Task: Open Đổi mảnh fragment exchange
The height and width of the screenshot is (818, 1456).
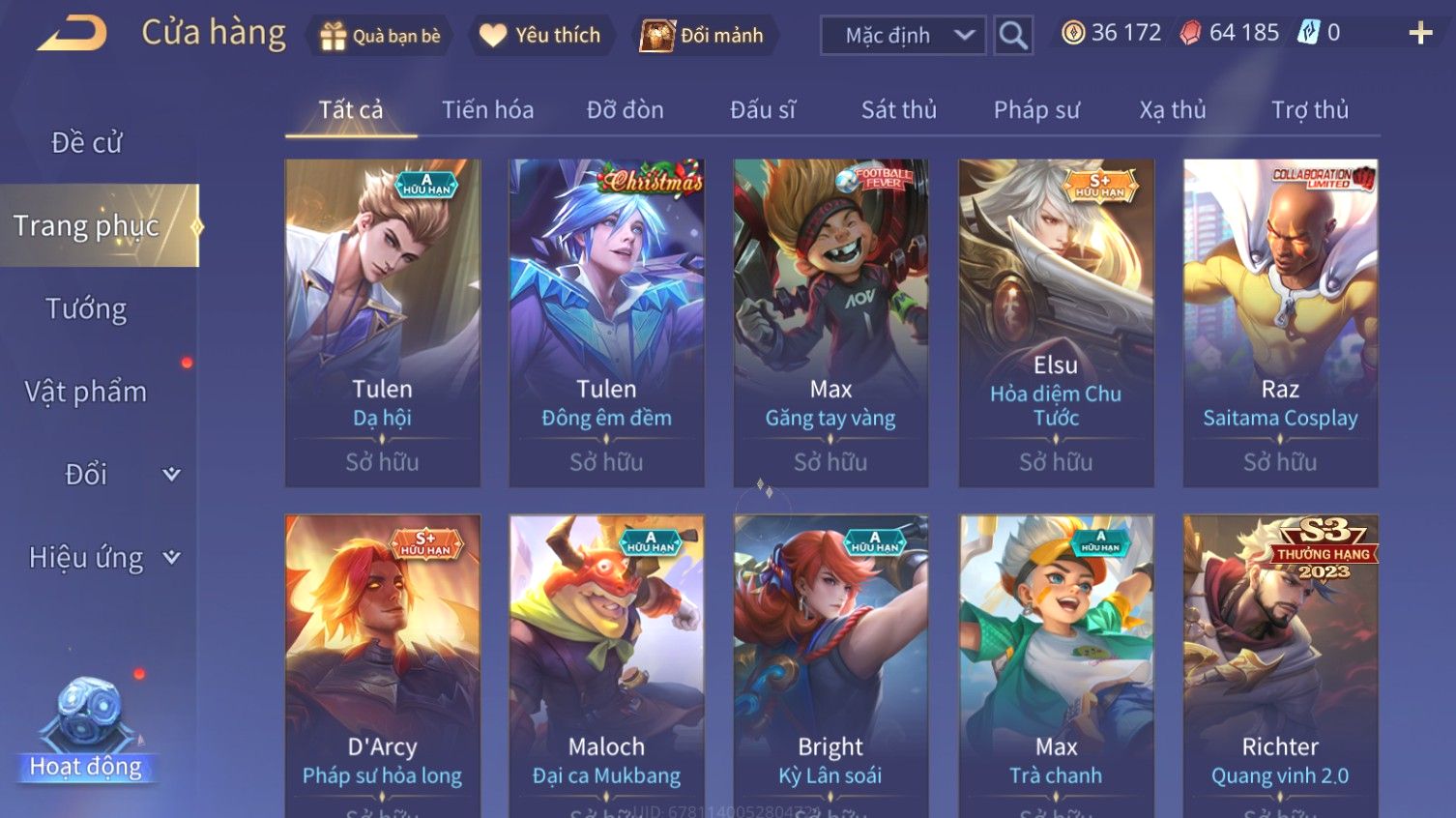Action: pos(703,36)
